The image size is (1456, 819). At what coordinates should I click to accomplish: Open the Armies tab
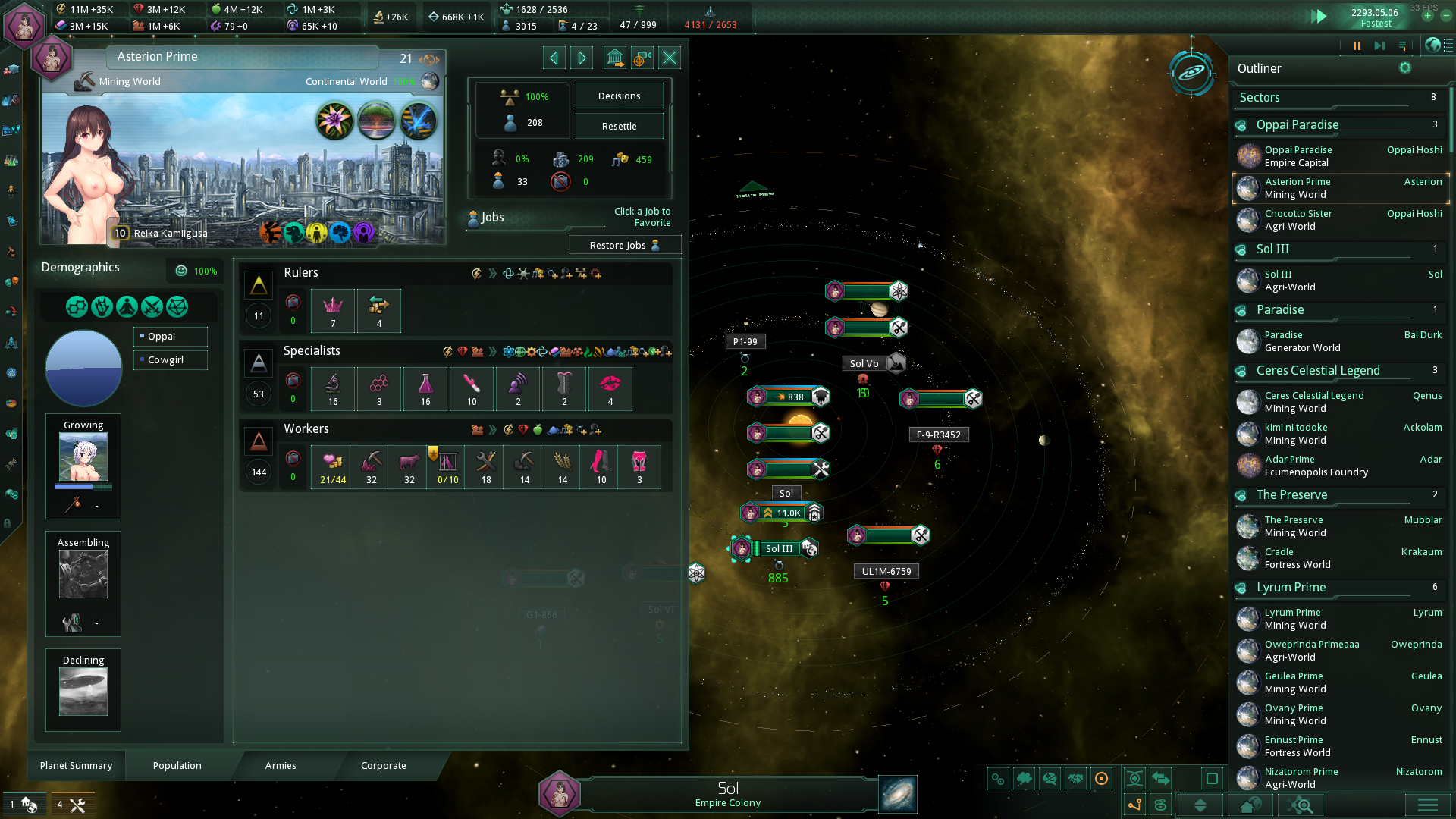coord(281,766)
